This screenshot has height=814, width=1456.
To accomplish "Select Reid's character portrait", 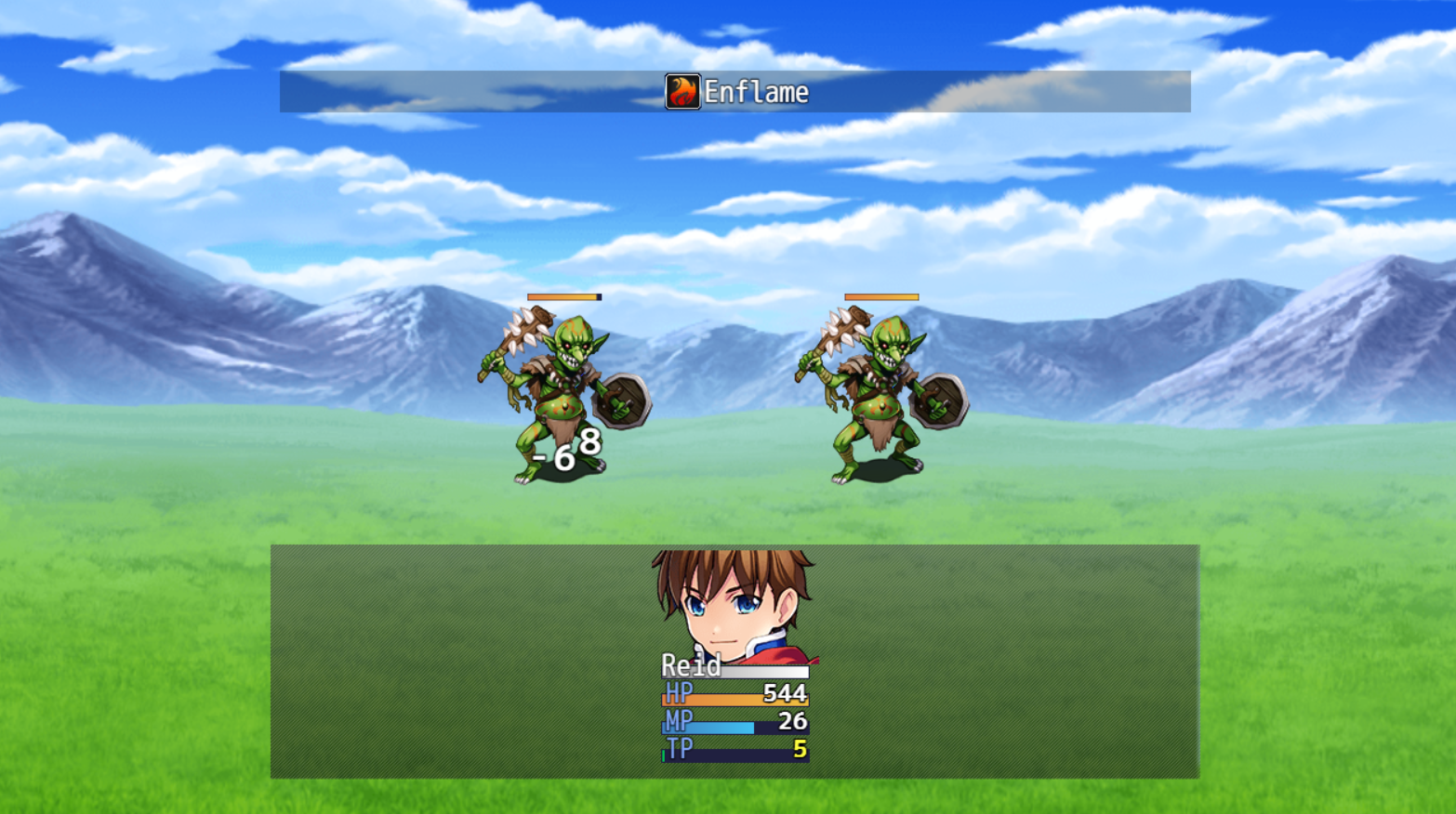I will click(x=734, y=604).
